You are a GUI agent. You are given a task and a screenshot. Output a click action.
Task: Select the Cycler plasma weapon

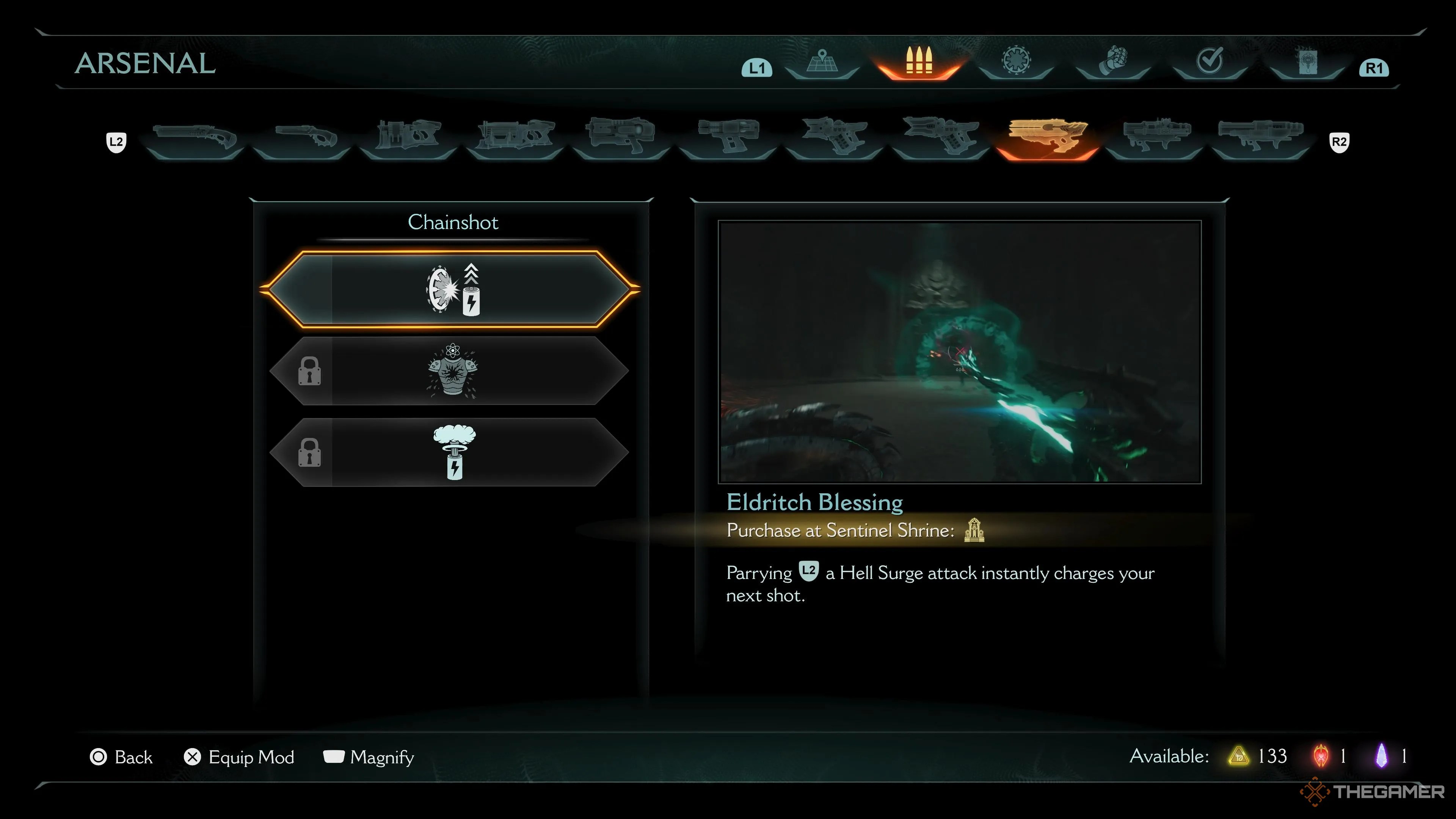(x=728, y=136)
